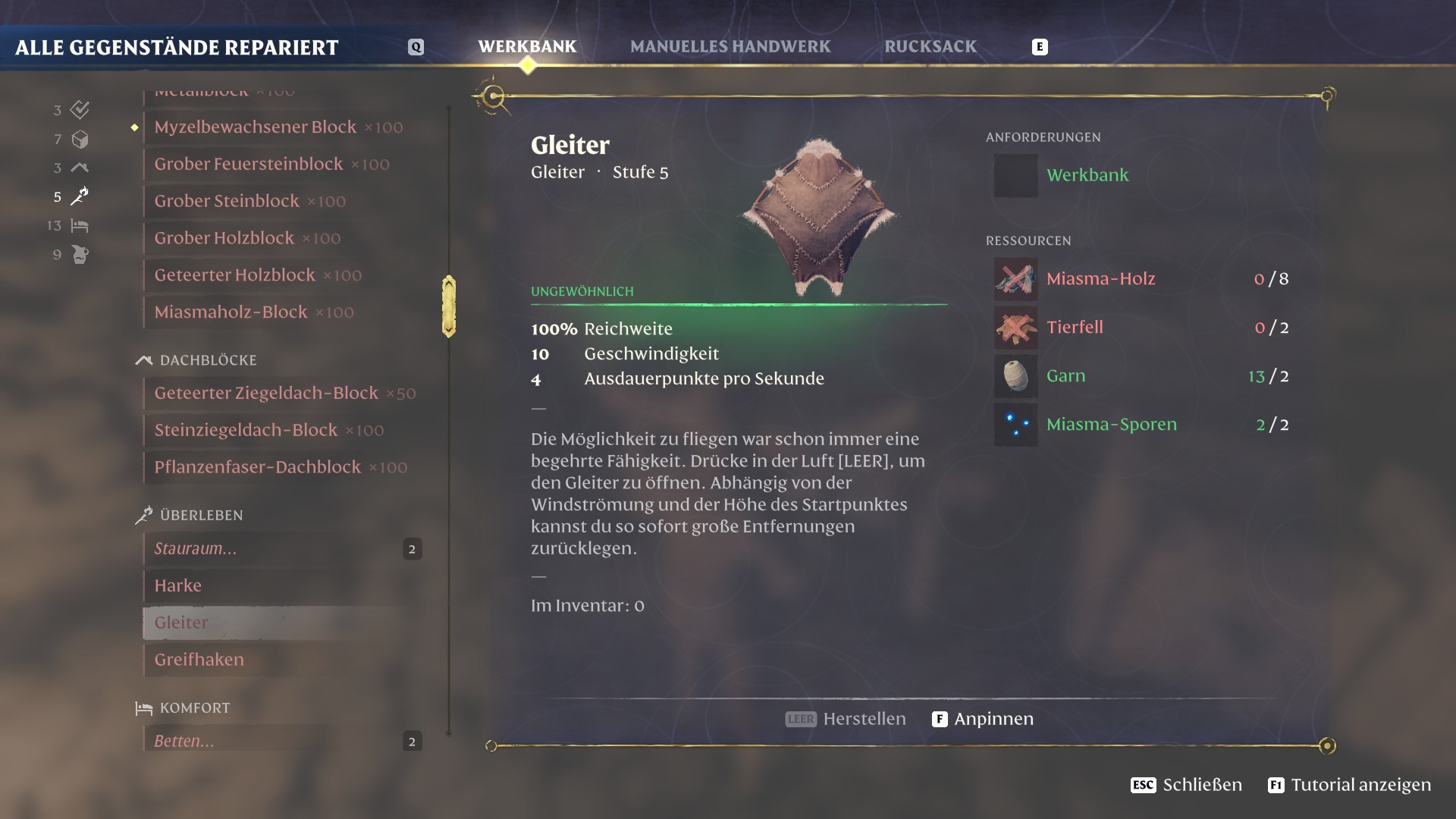Switch to the RUCKSACK tab
The width and height of the screenshot is (1456, 819).
coord(930,46)
